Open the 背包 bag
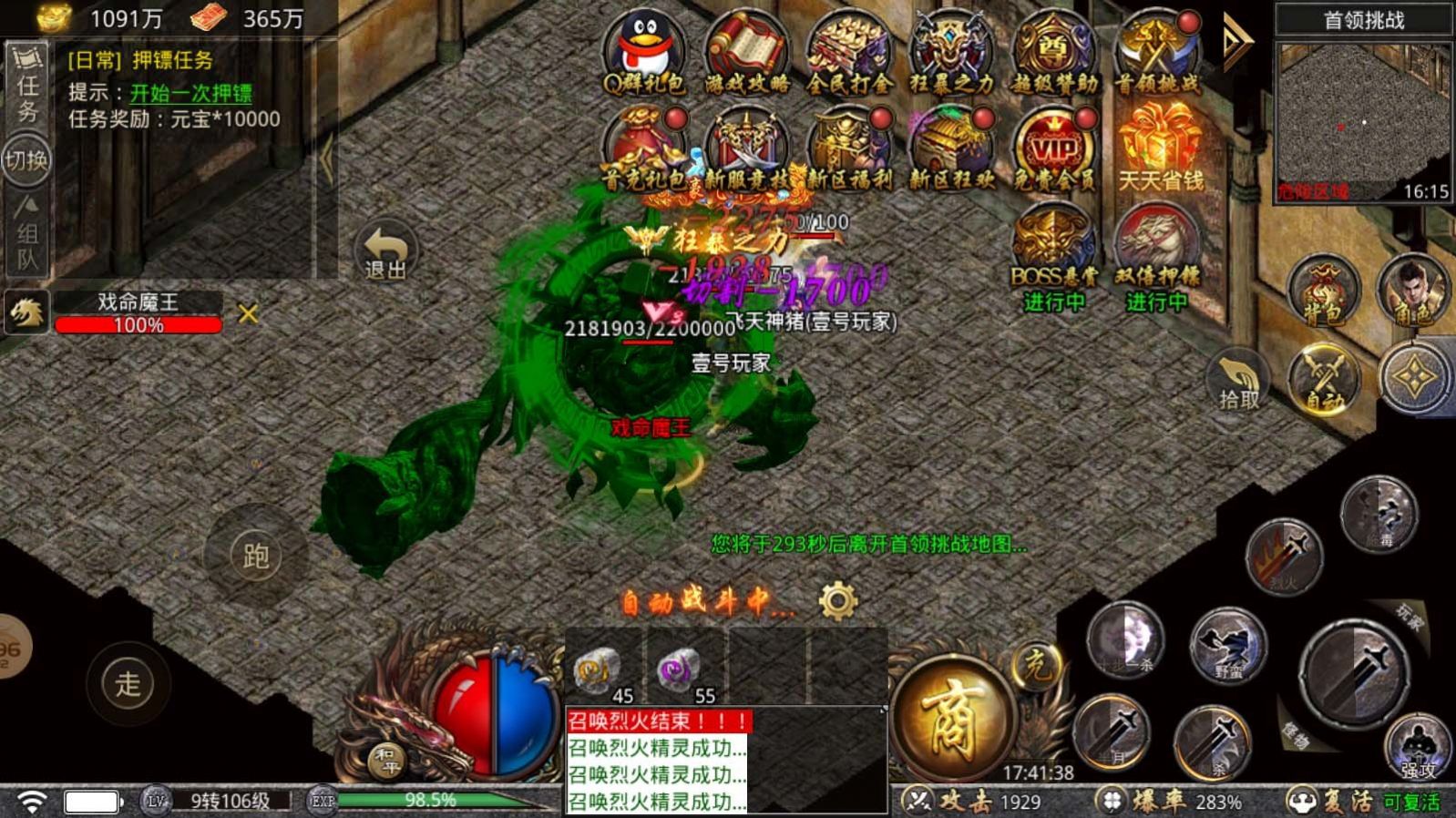 click(1322, 291)
